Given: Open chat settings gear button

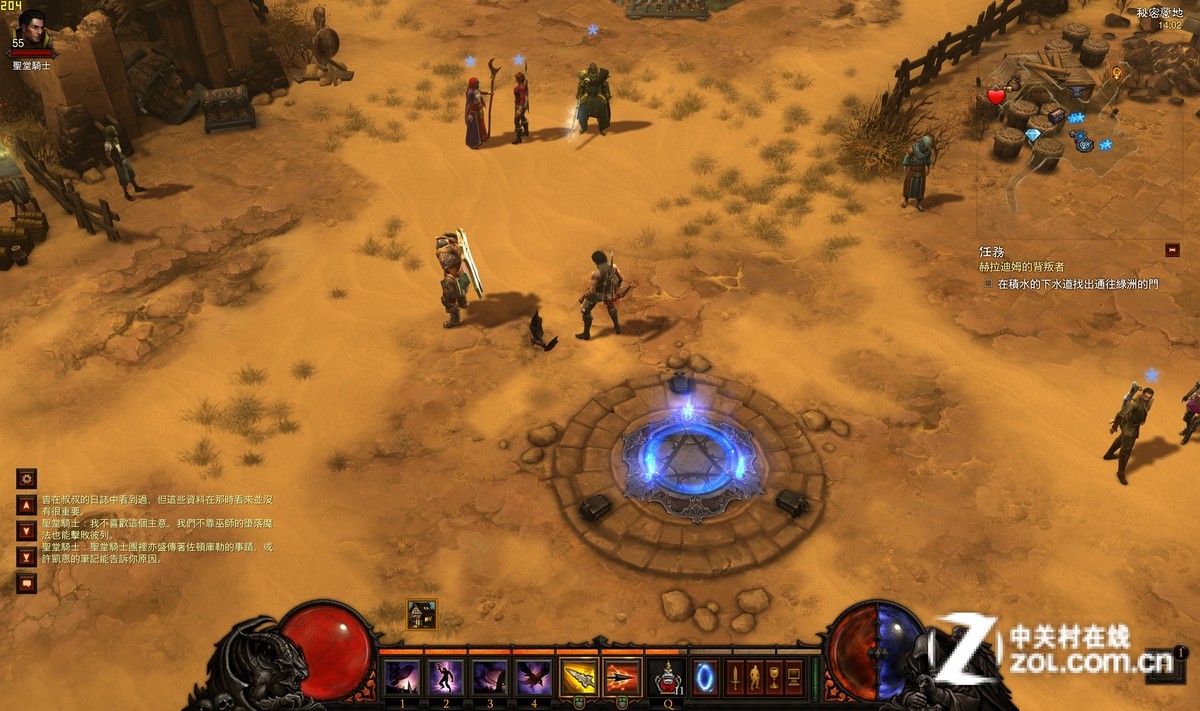Looking at the screenshot, I should pyautogui.click(x=27, y=479).
